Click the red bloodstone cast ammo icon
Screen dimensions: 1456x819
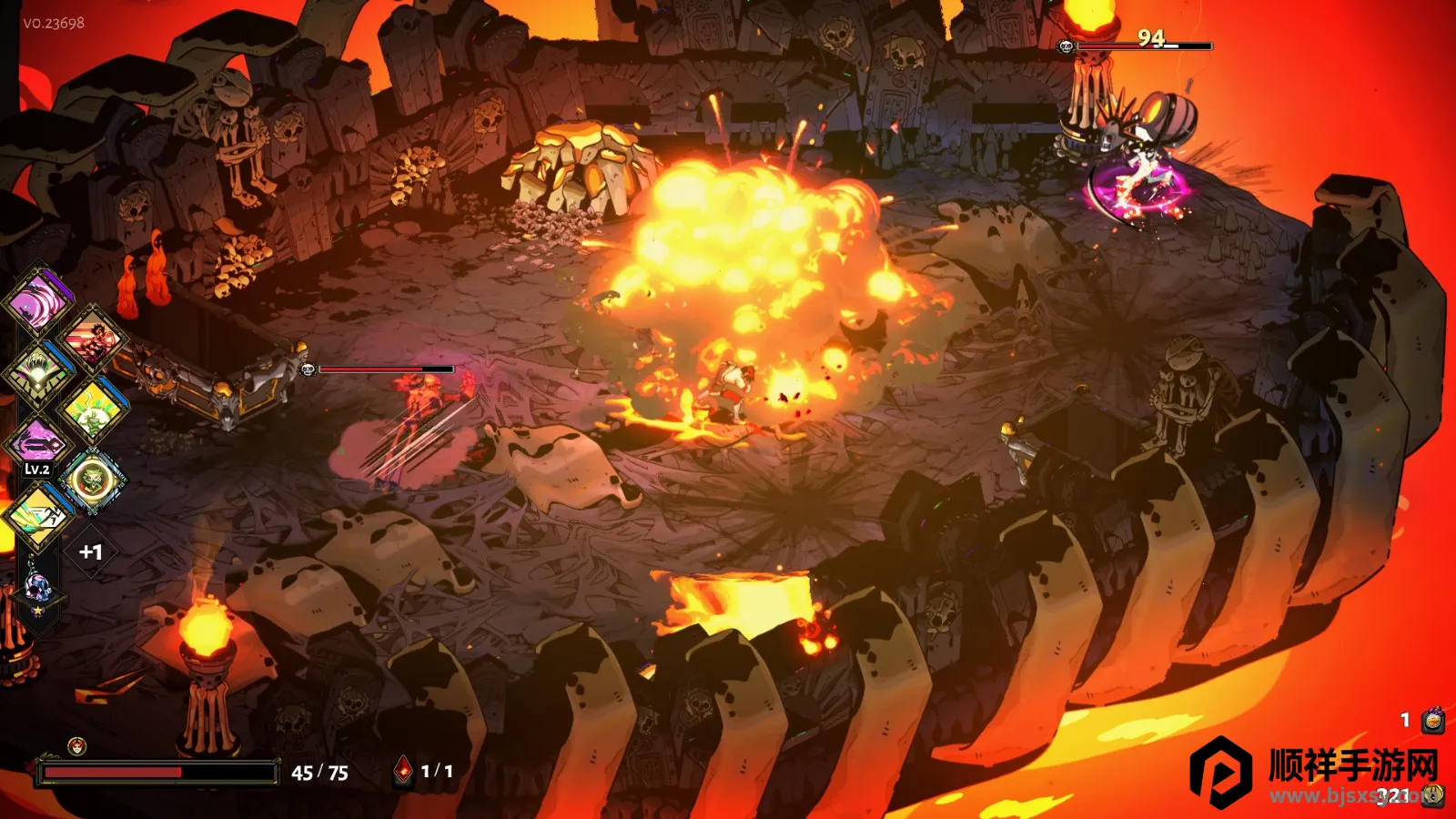403,772
